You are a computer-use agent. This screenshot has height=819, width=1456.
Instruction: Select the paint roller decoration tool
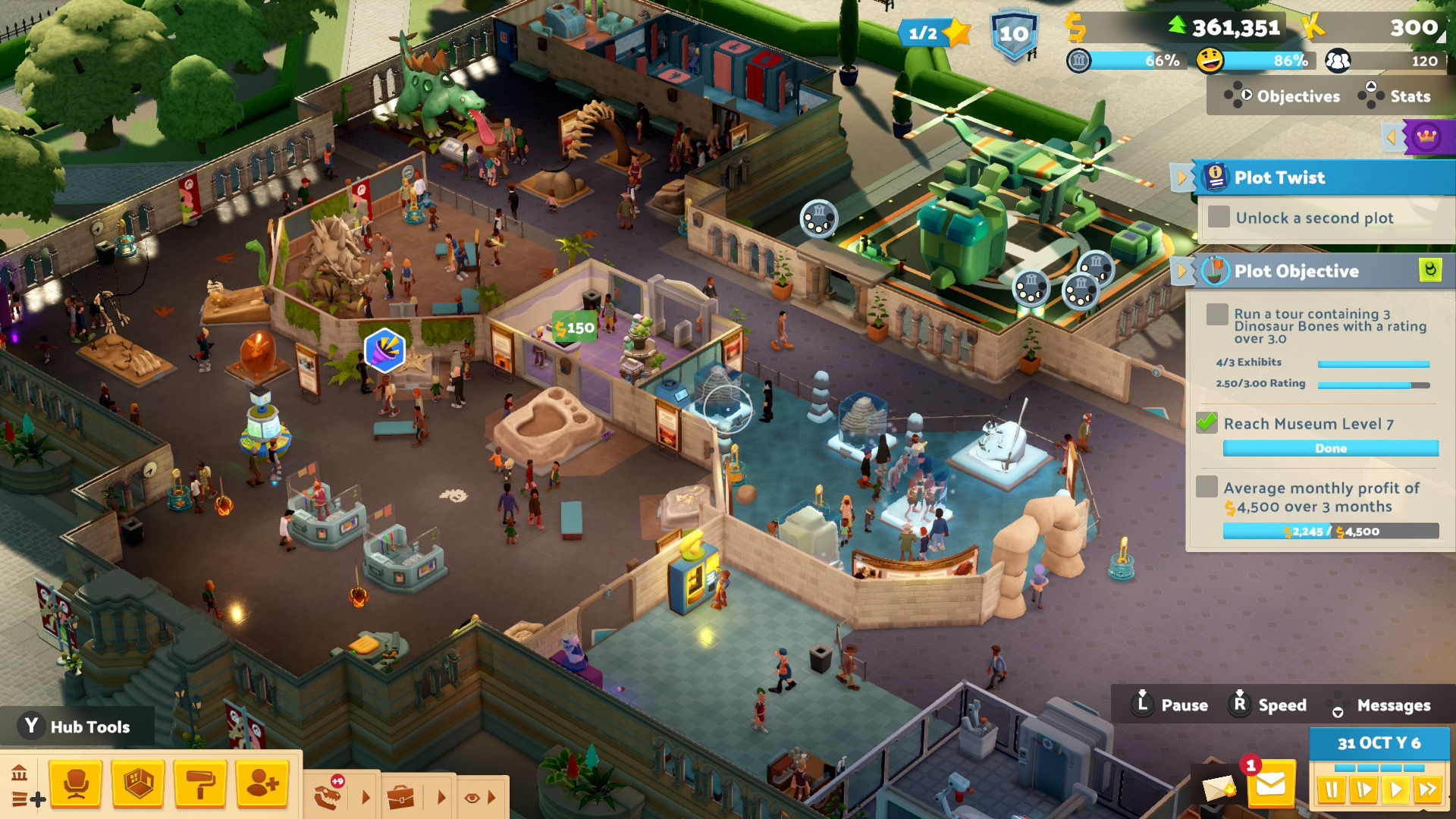[200, 784]
